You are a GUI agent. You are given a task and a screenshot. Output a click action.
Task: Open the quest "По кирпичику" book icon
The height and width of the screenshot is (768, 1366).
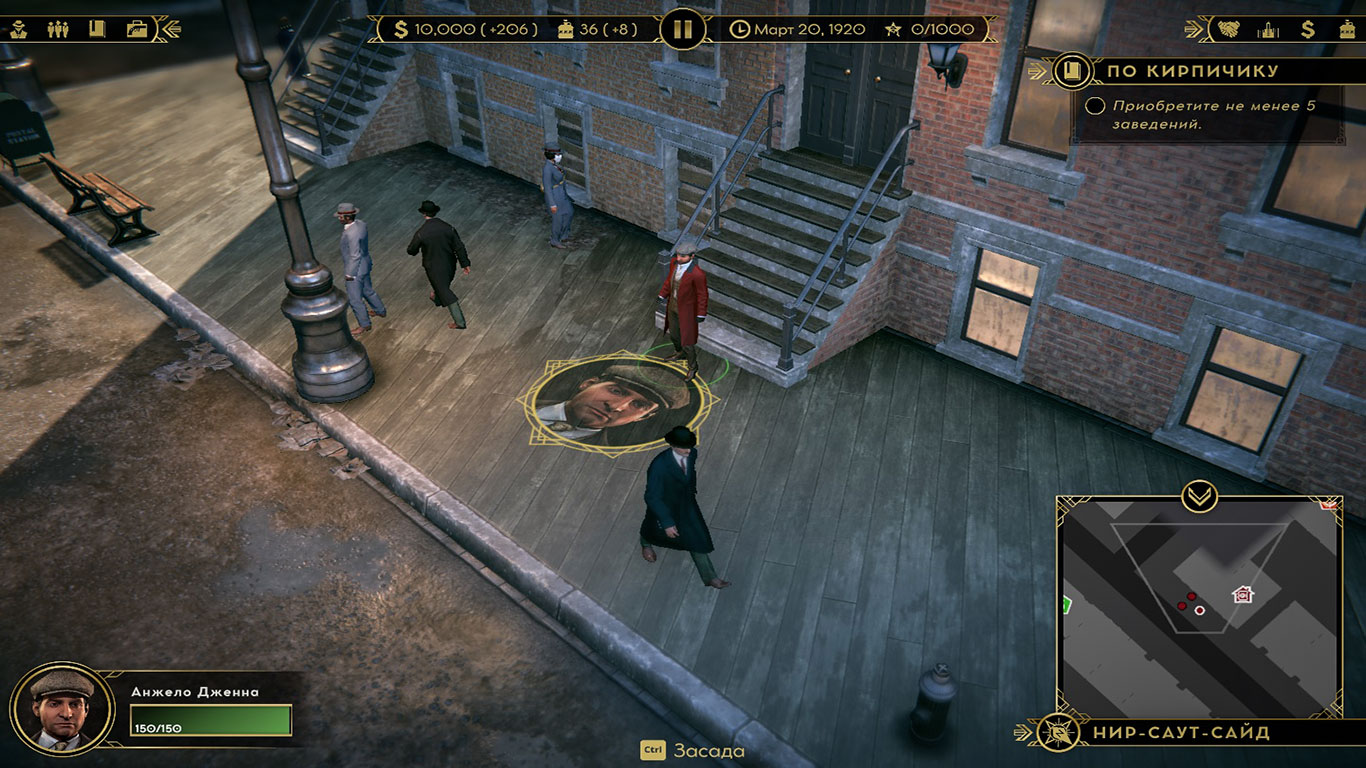click(x=1072, y=71)
